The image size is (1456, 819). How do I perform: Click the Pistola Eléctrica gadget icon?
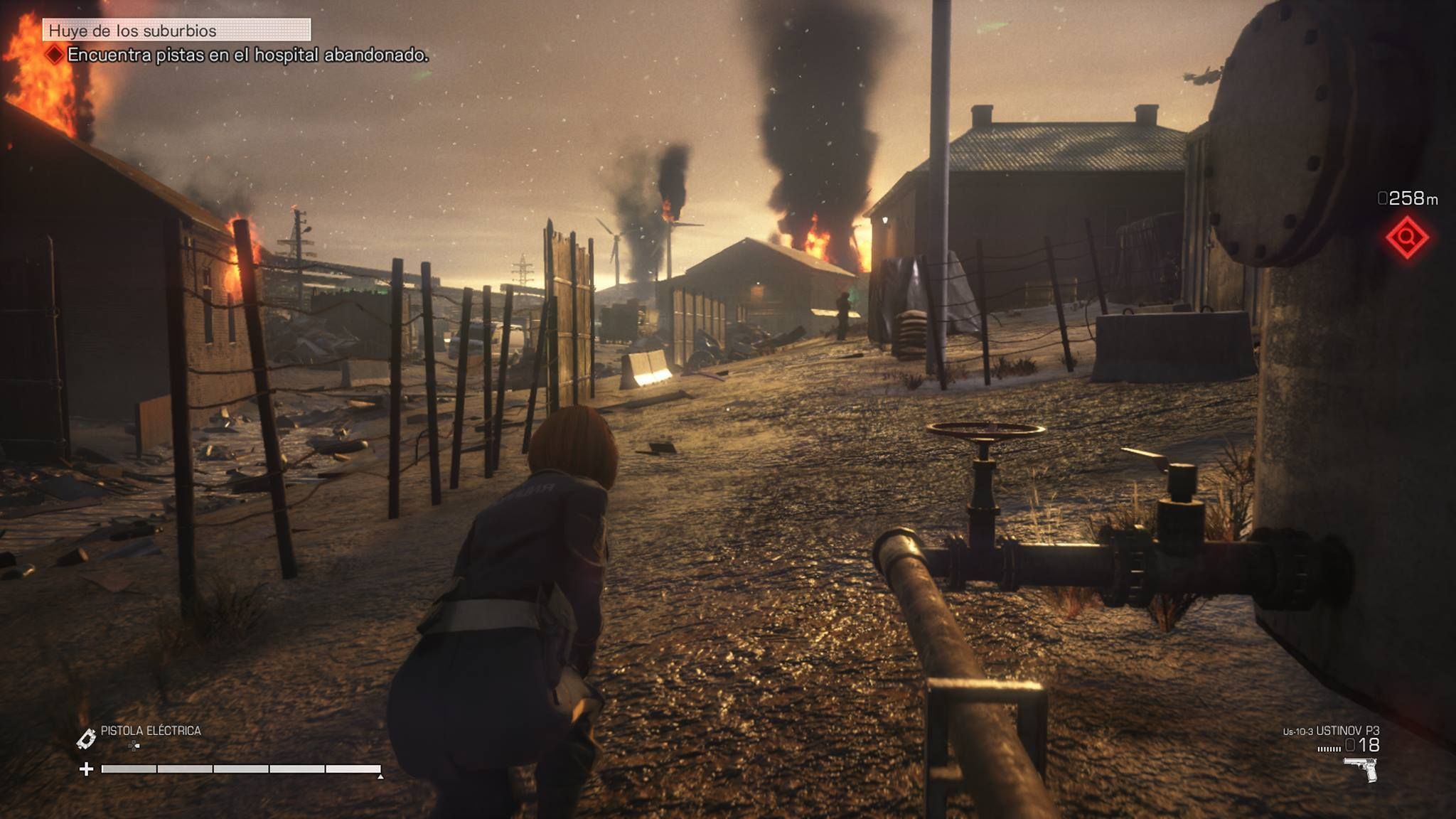[86, 739]
